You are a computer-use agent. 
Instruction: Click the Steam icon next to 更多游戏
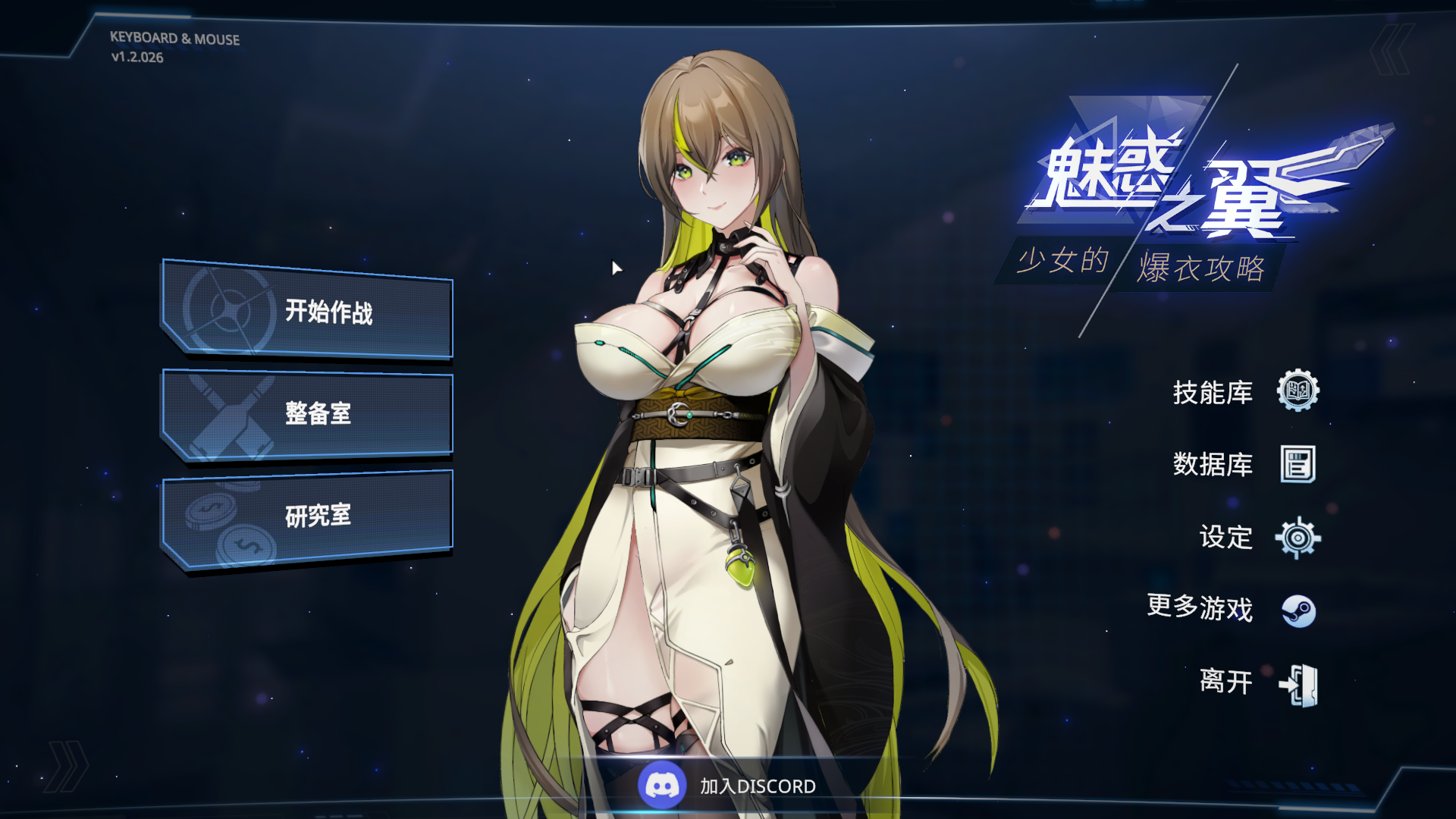[x=1298, y=610]
